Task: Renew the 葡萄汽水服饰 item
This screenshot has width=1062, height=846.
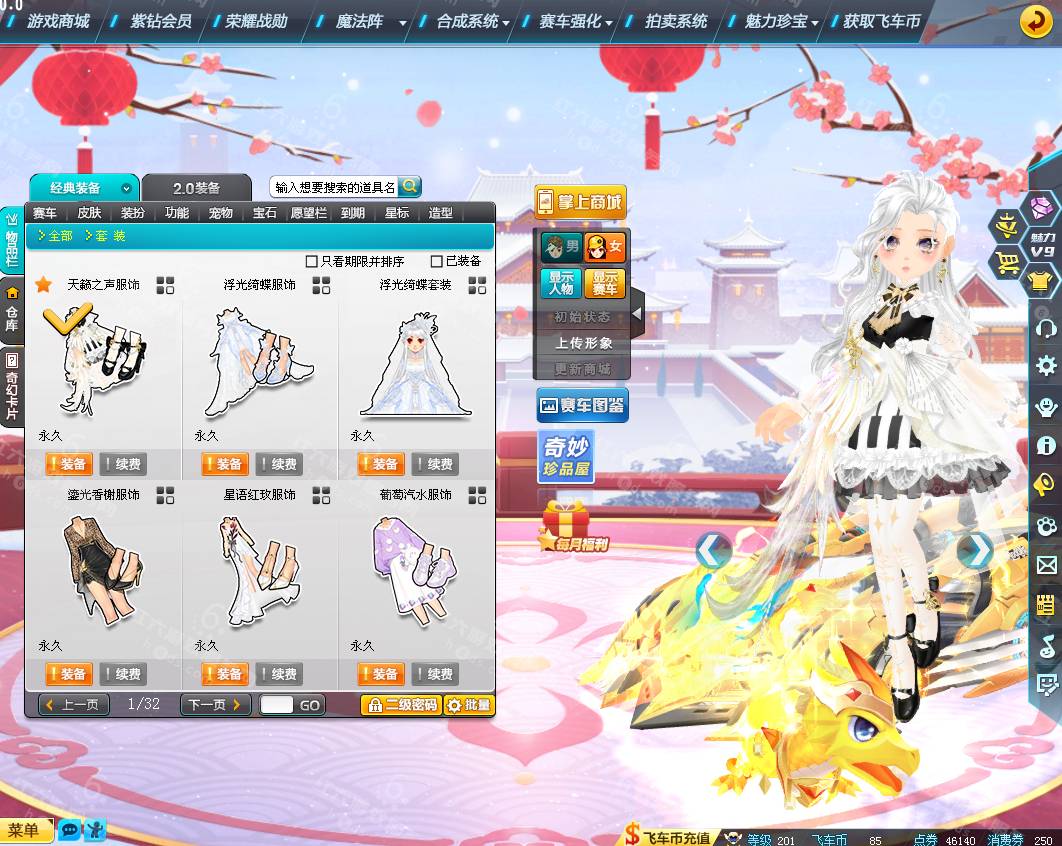Action: (434, 674)
